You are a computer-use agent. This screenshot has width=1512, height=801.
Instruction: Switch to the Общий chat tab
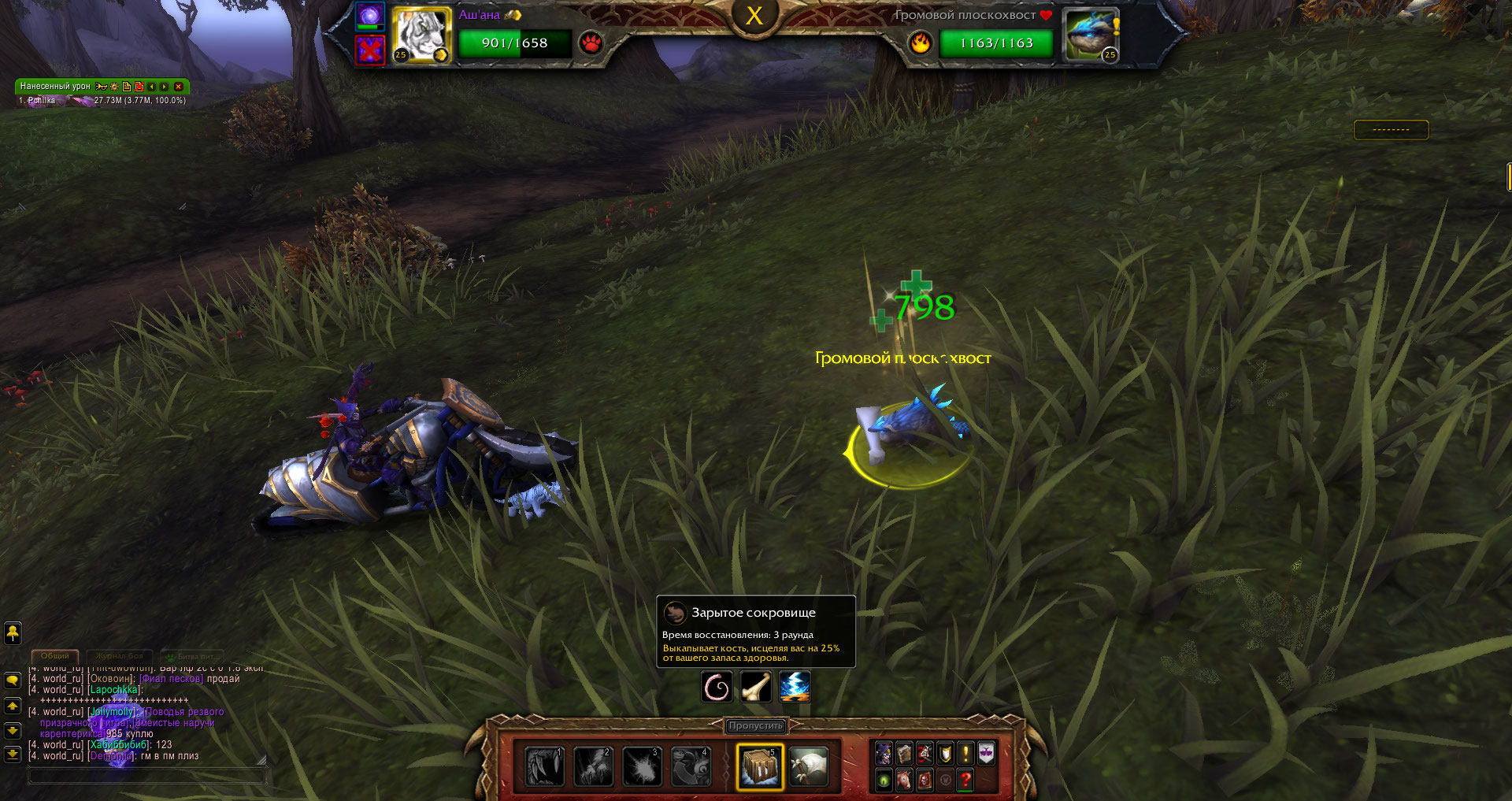pos(55,656)
